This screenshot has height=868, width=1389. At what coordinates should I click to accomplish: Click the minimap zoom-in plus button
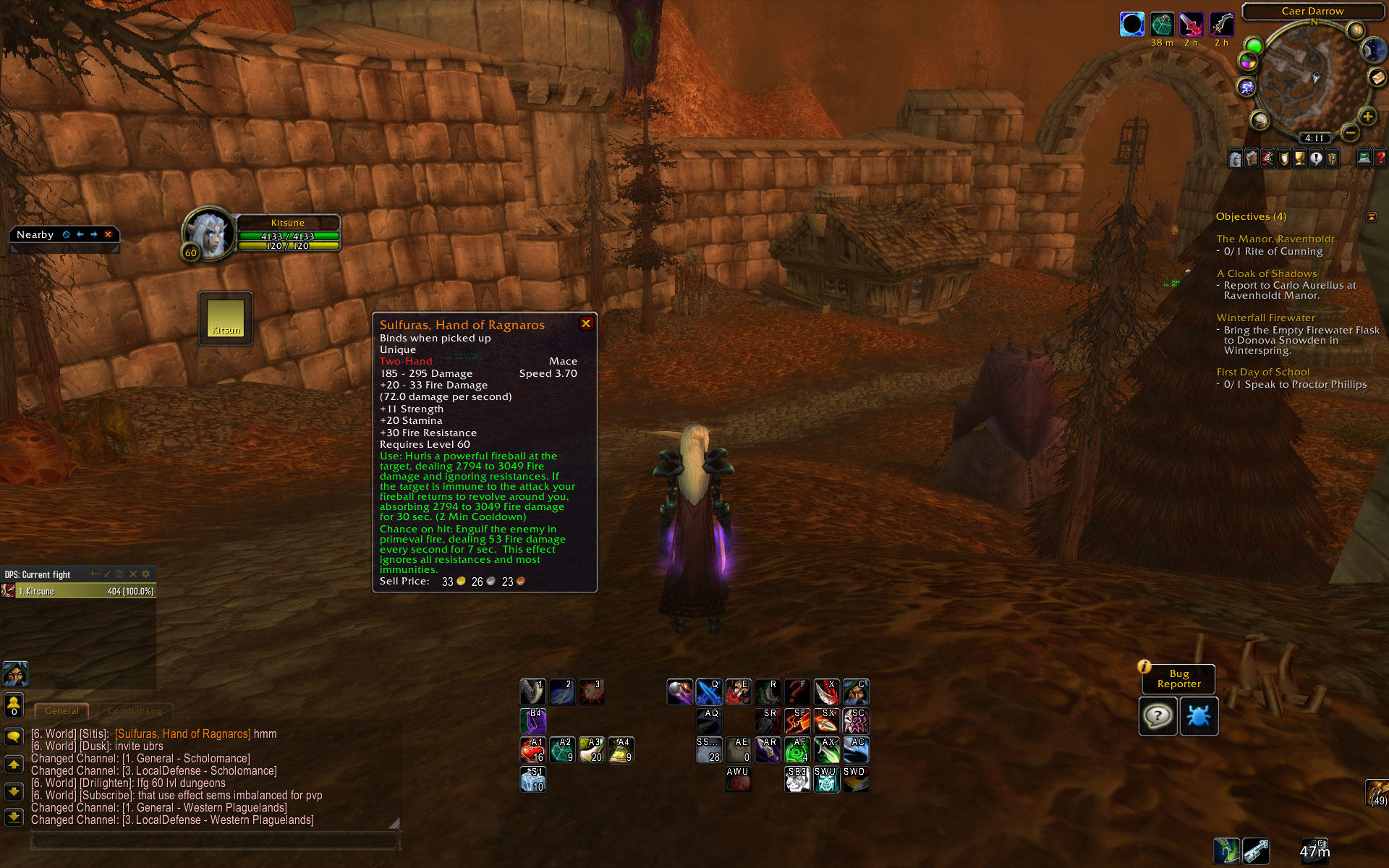1367,116
